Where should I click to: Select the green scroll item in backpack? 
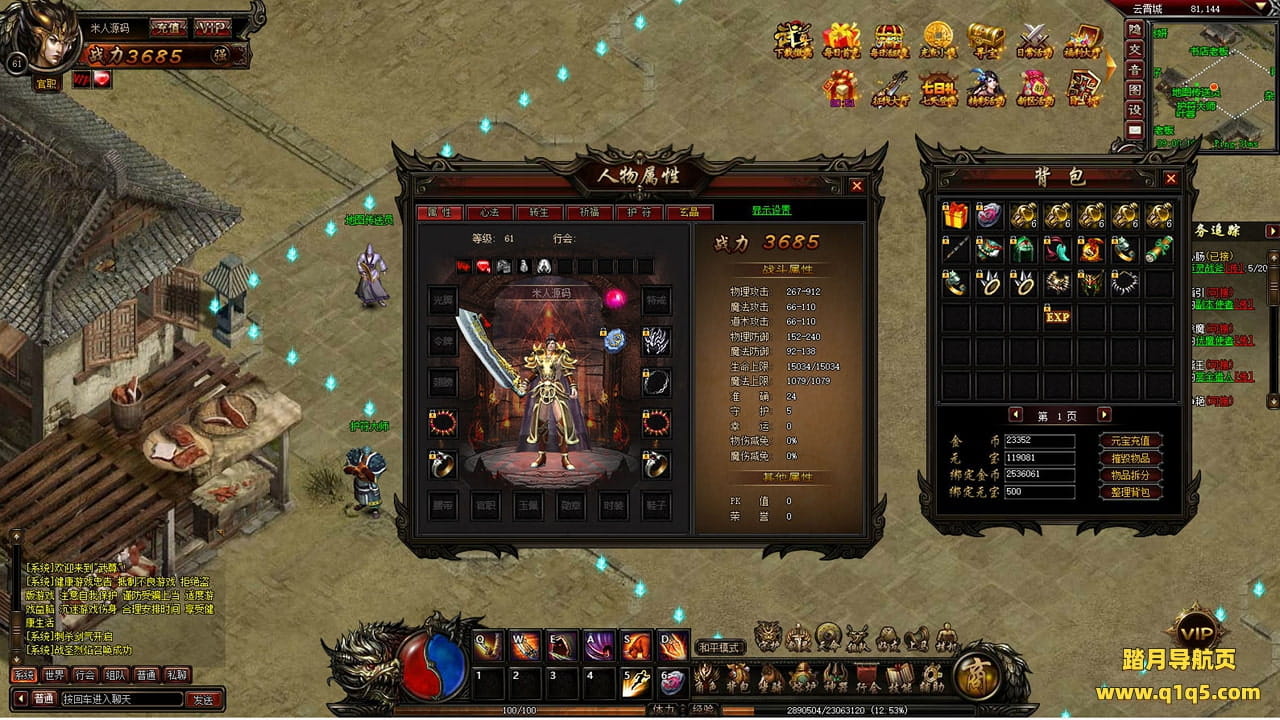[1159, 249]
